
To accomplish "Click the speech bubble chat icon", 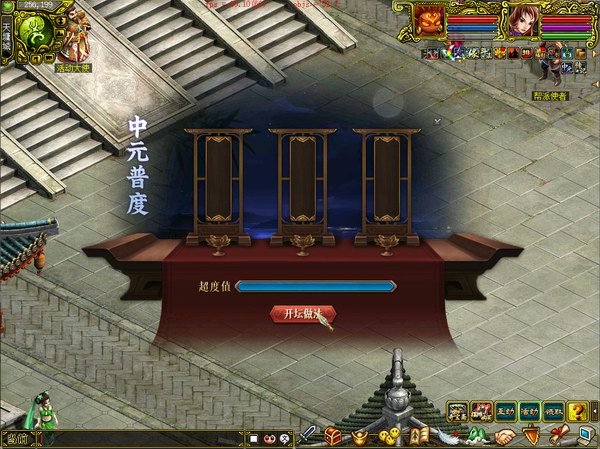I will point(284,438).
